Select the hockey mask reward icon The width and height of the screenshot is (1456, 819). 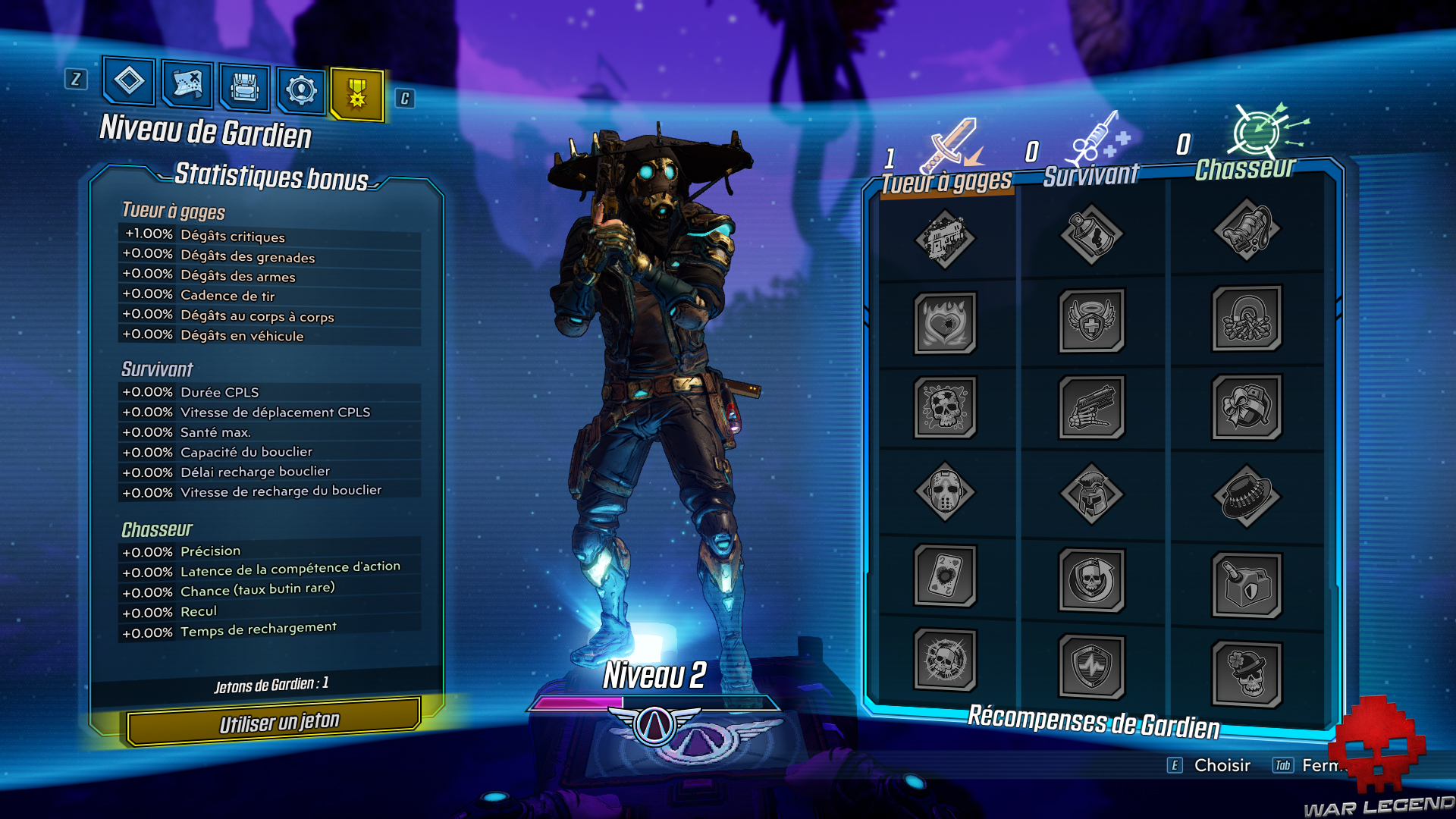(x=946, y=493)
